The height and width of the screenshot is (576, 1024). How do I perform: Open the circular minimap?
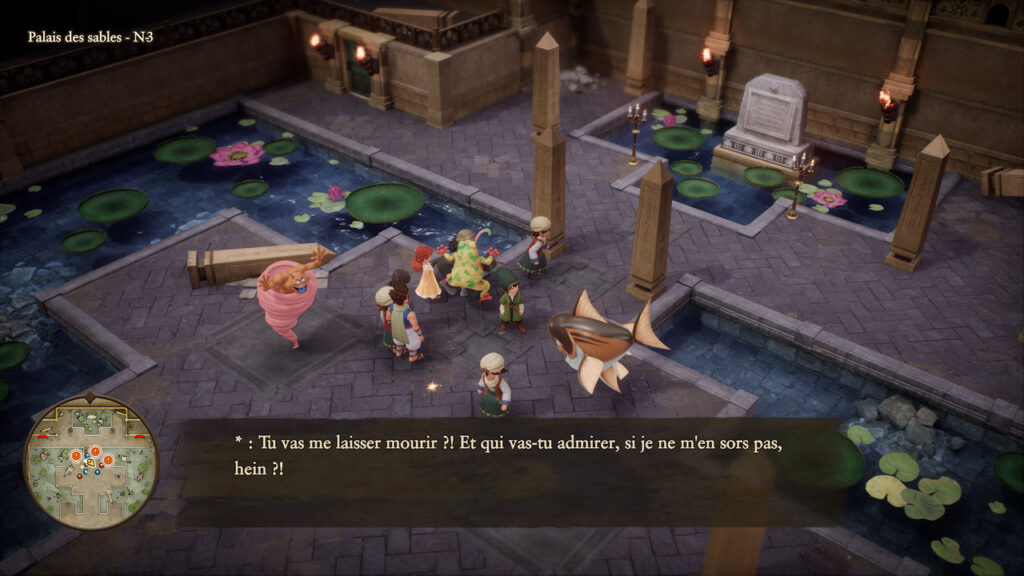coord(91,461)
